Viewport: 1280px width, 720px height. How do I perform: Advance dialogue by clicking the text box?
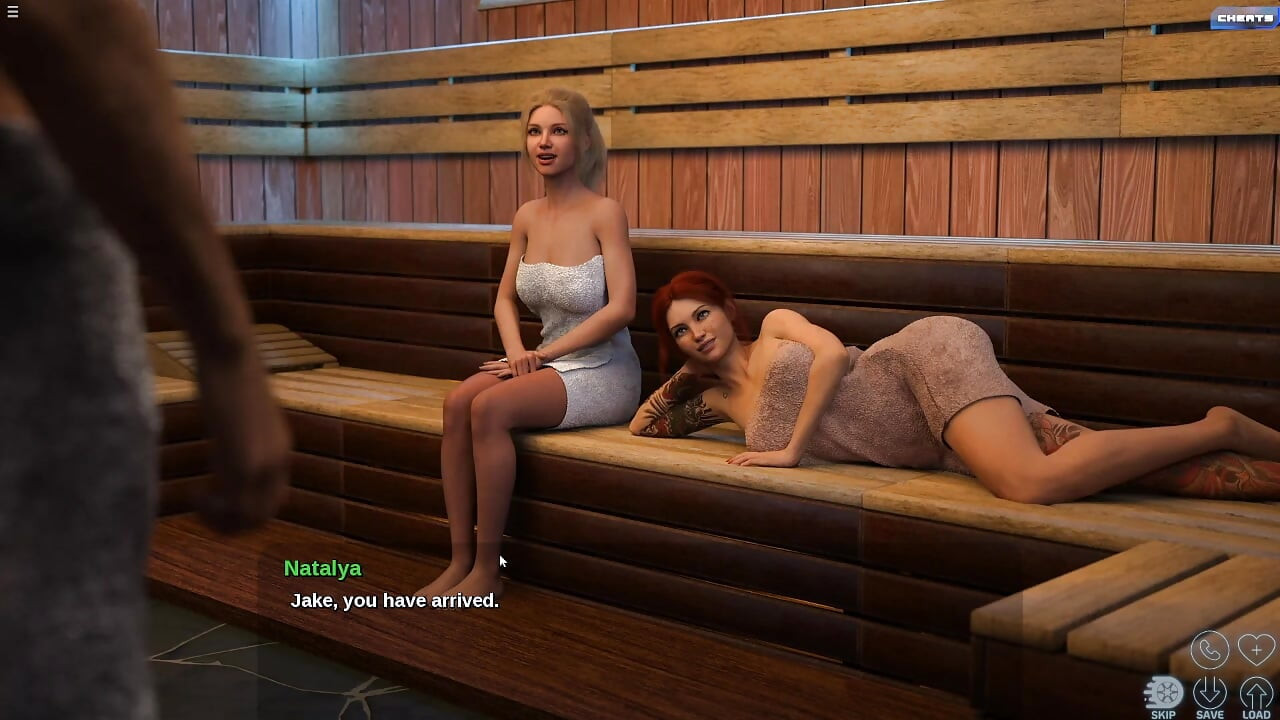[394, 600]
